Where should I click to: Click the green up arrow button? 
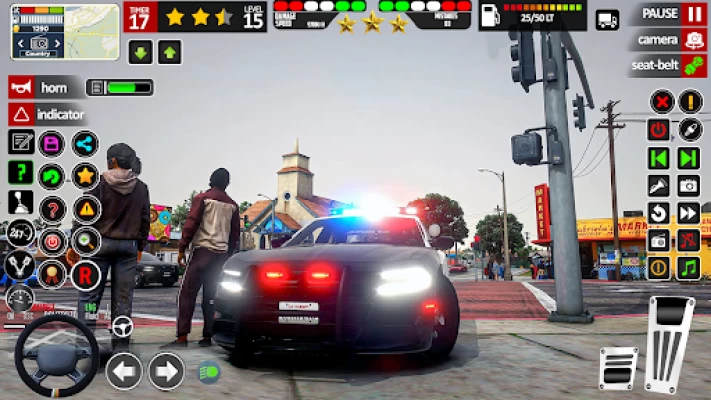tap(169, 52)
